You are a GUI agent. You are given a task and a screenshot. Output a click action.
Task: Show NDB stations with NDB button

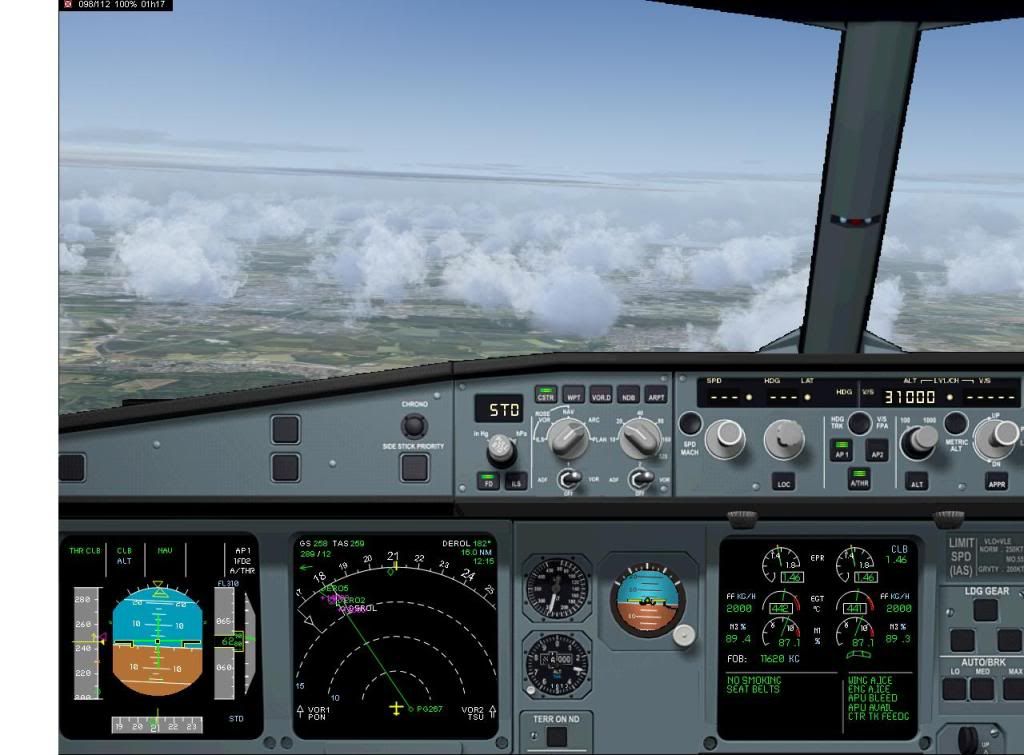click(x=628, y=396)
